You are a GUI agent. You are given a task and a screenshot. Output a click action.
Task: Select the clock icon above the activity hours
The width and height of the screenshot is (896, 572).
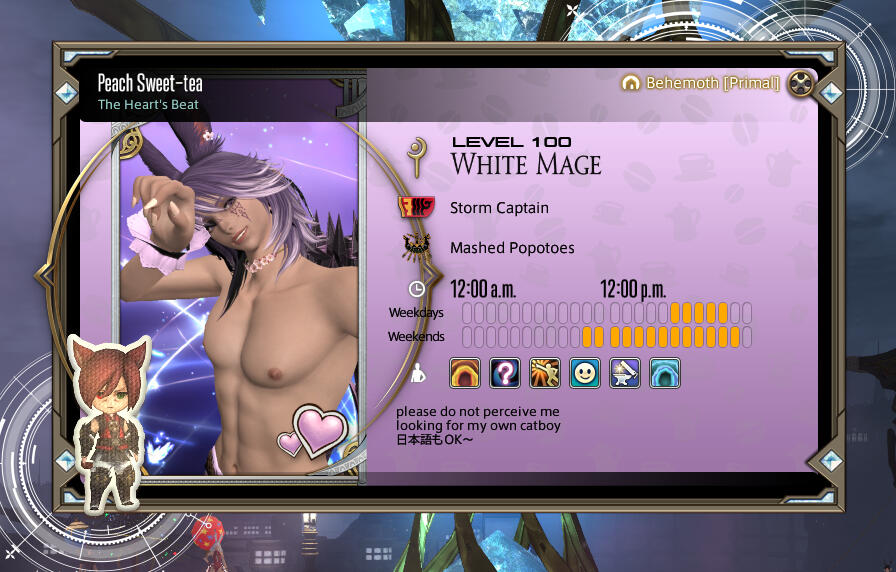point(417,289)
